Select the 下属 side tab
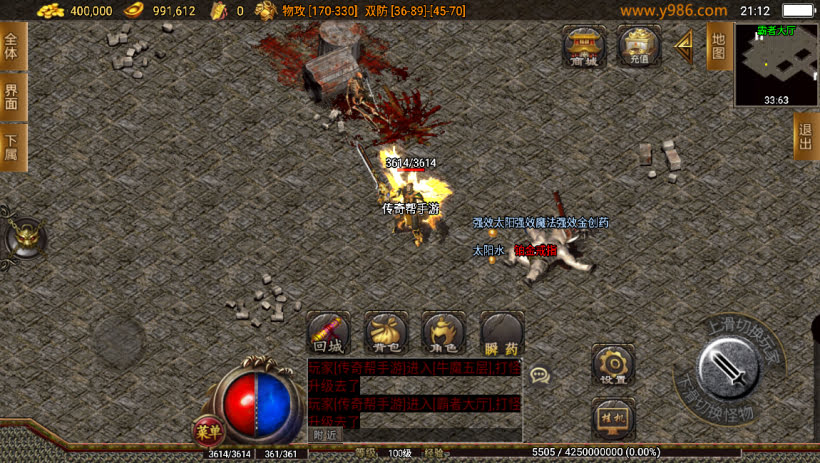 tap(12, 147)
